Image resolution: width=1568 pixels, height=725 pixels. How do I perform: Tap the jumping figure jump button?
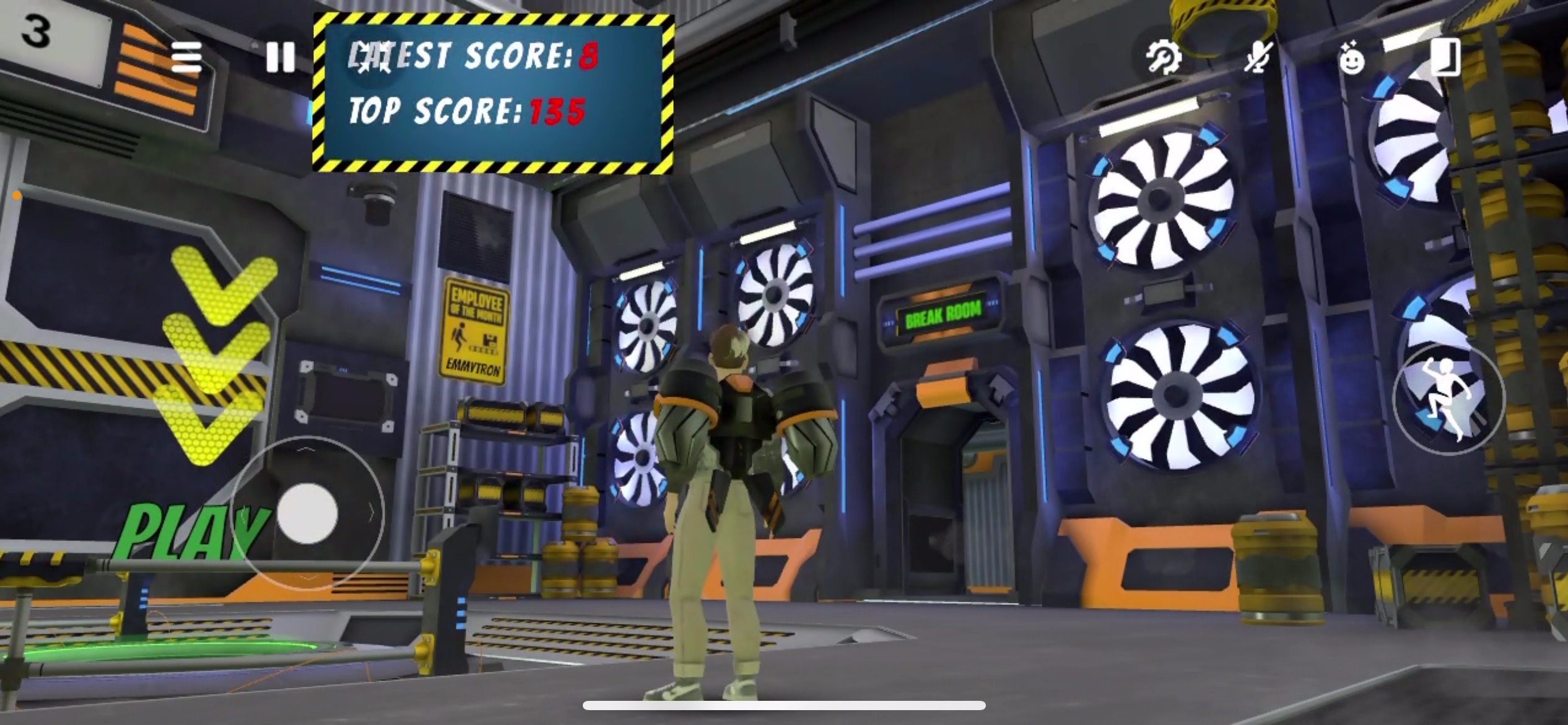click(1448, 400)
